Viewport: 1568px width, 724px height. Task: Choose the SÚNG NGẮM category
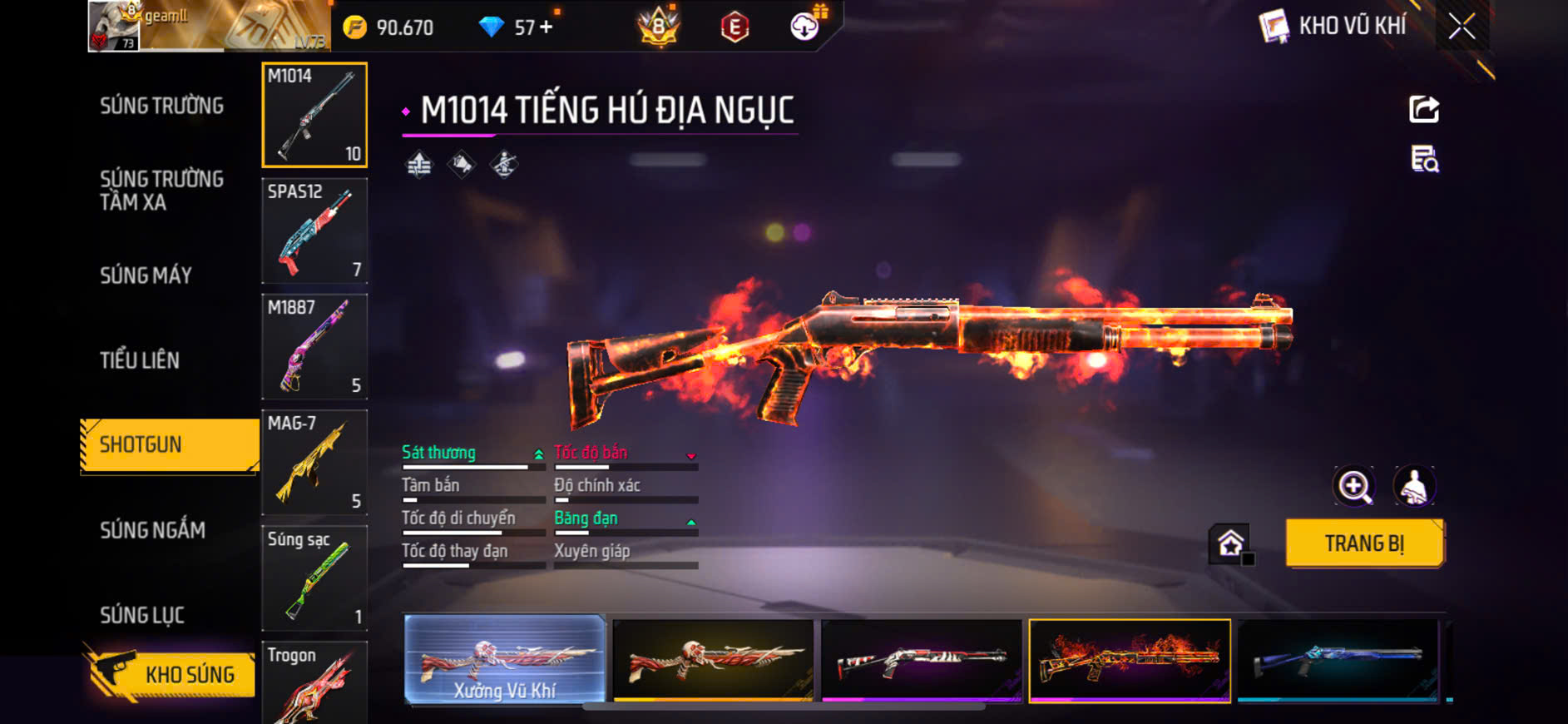pyautogui.click(x=152, y=530)
